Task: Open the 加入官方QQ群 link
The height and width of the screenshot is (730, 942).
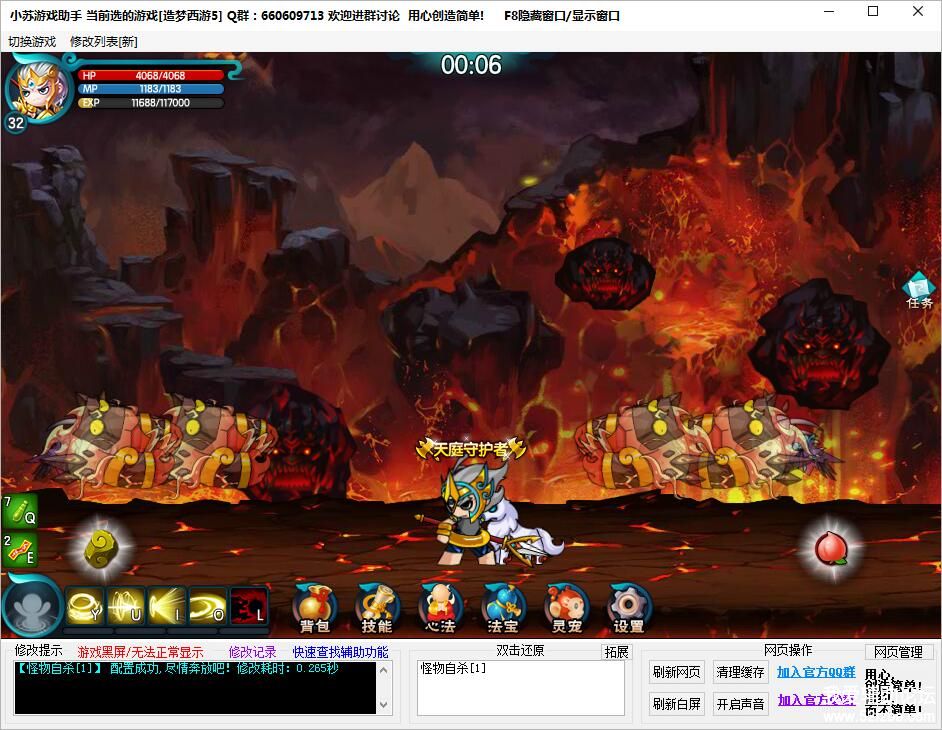Action: [816, 672]
